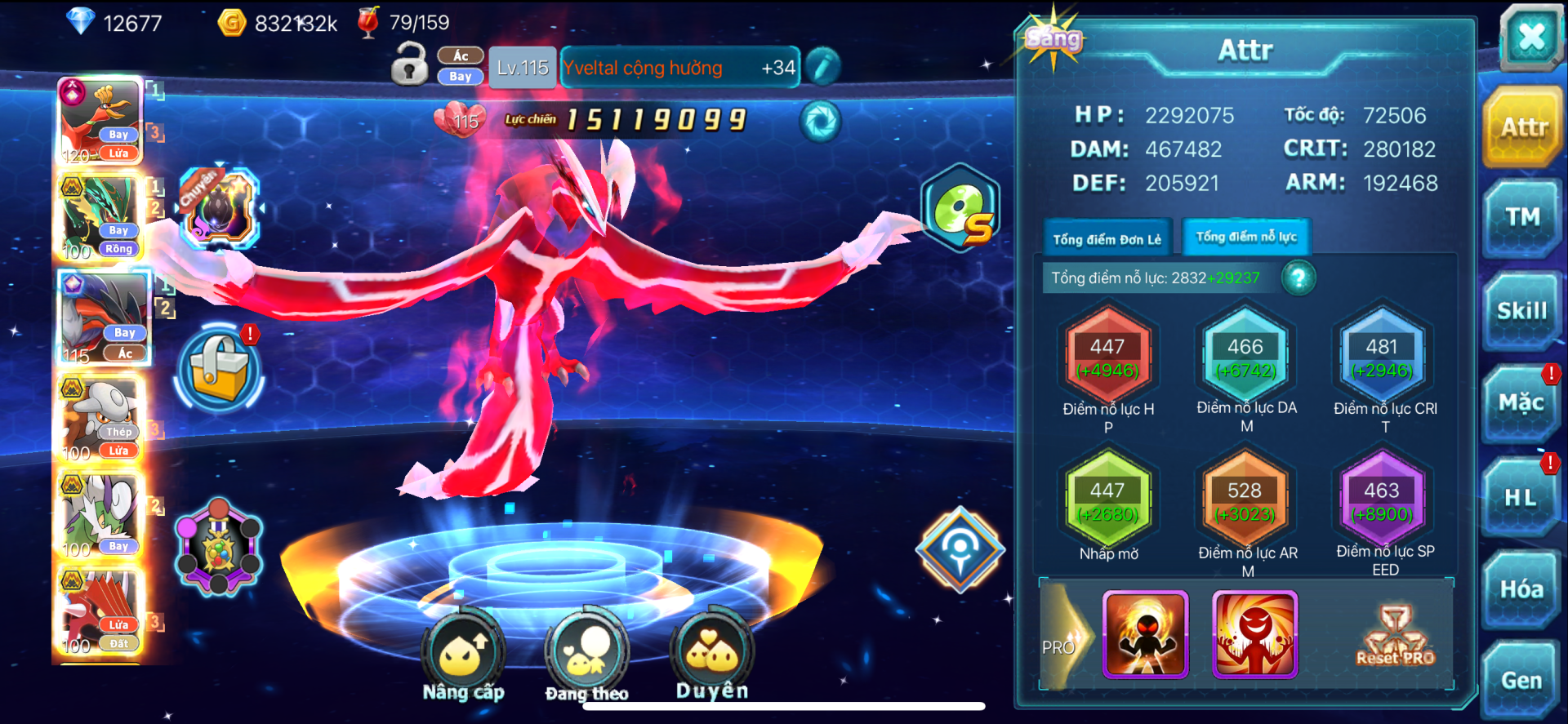This screenshot has height=724, width=1568.
Task: Open the Gen side tab
Action: pyautogui.click(x=1521, y=681)
